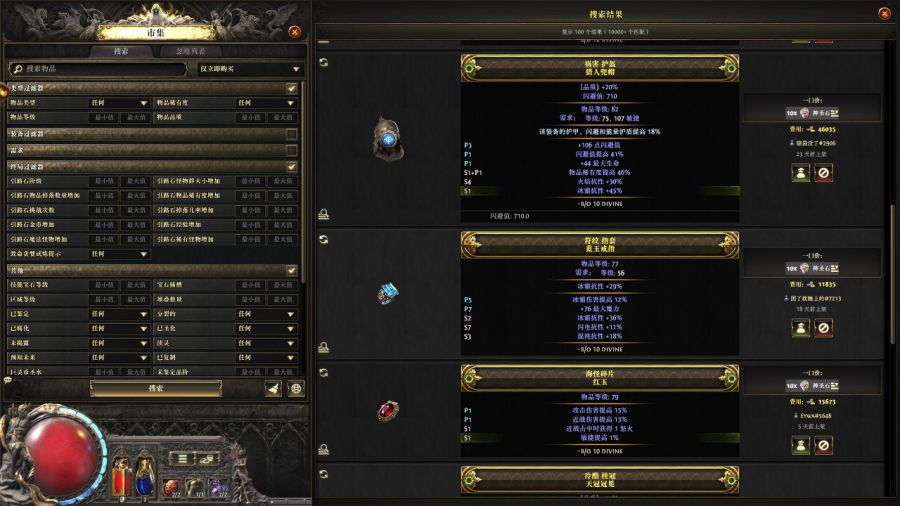Image resolution: width=900 pixels, height=506 pixels.
Task: Enable the 装备过滤器 checkbox
Action: pyautogui.click(x=292, y=134)
